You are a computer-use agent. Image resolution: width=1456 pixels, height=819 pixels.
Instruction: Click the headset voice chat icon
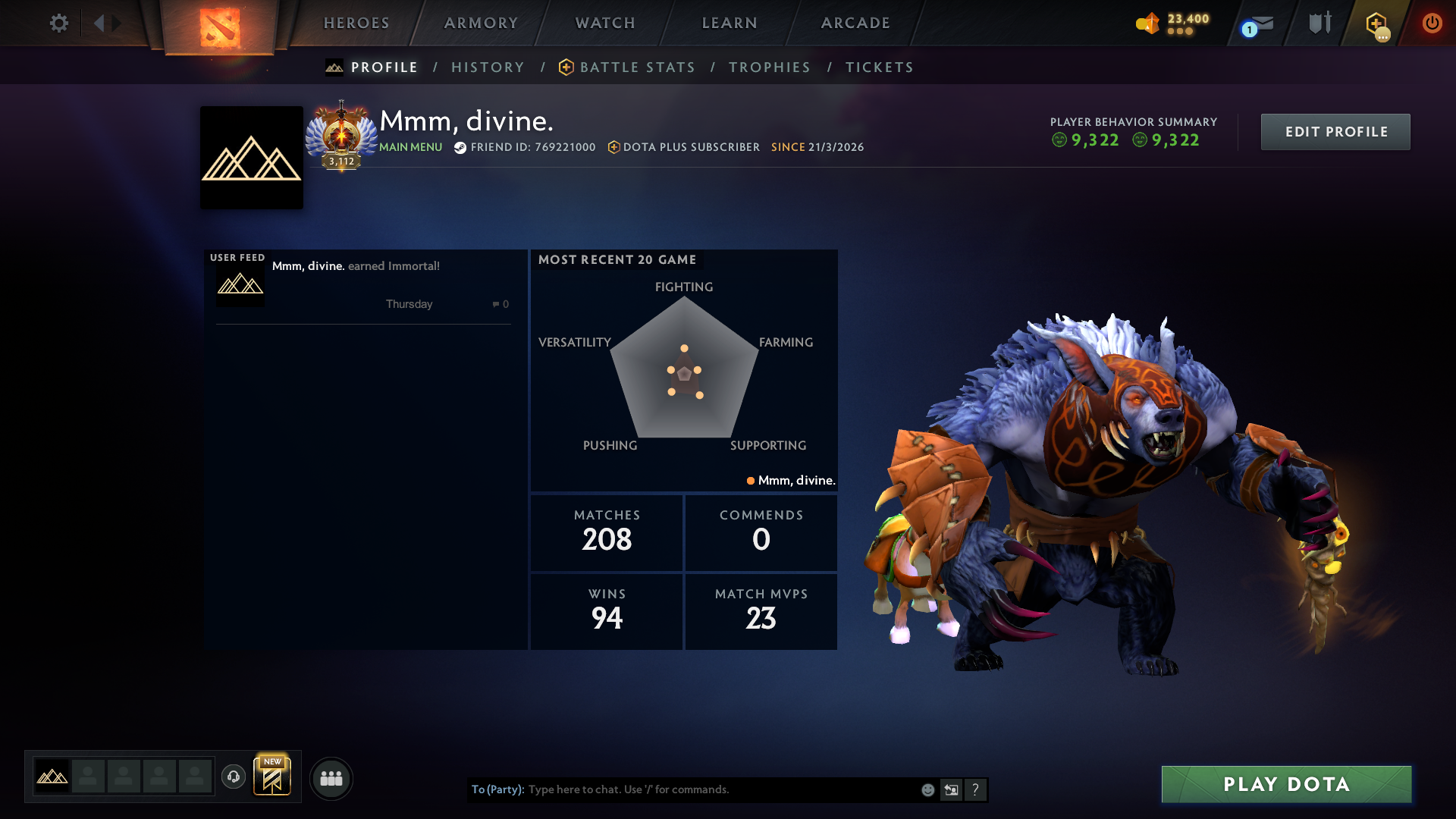[234, 778]
